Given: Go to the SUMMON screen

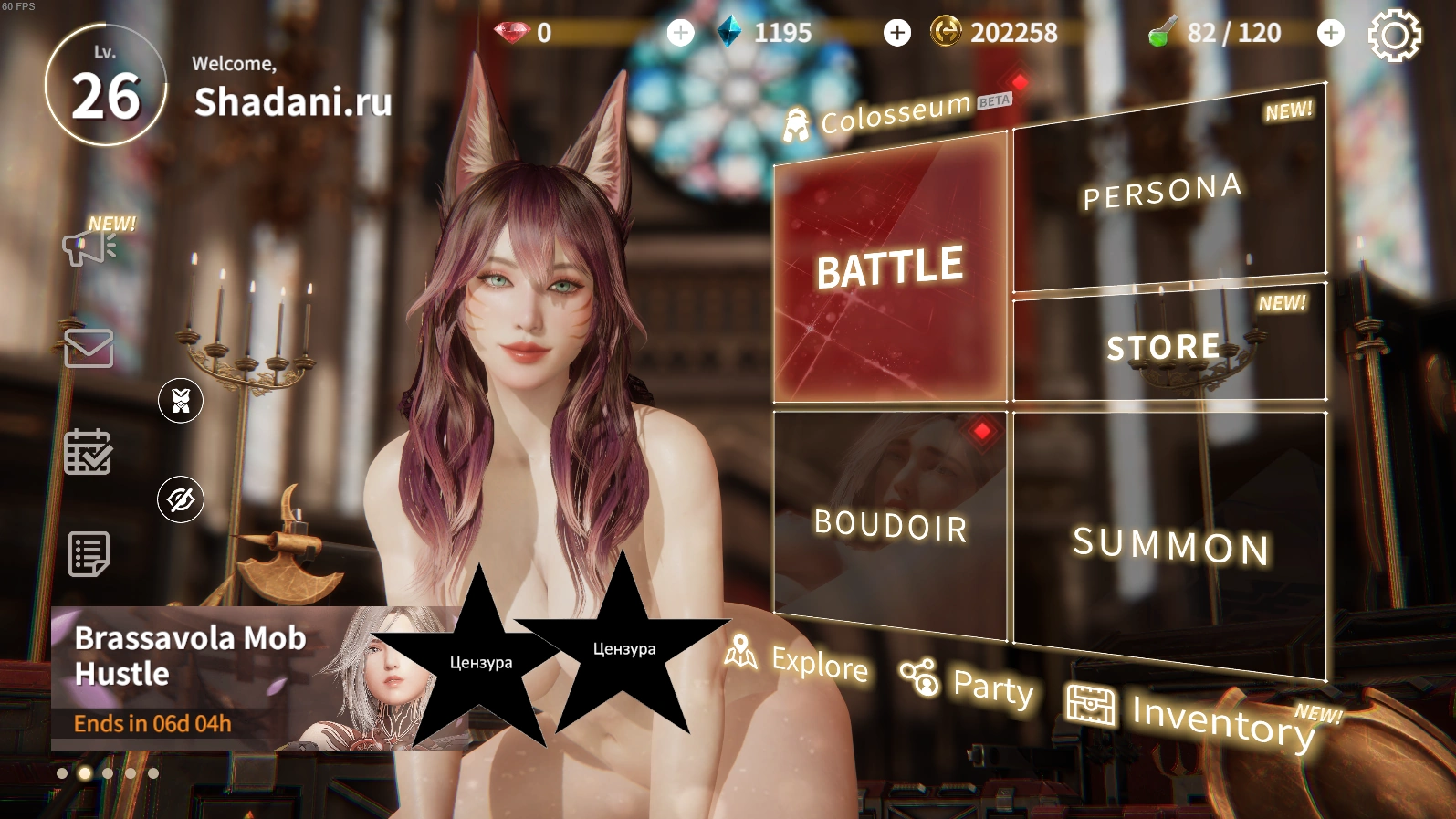Looking at the screenshot, I should 1170,545.
